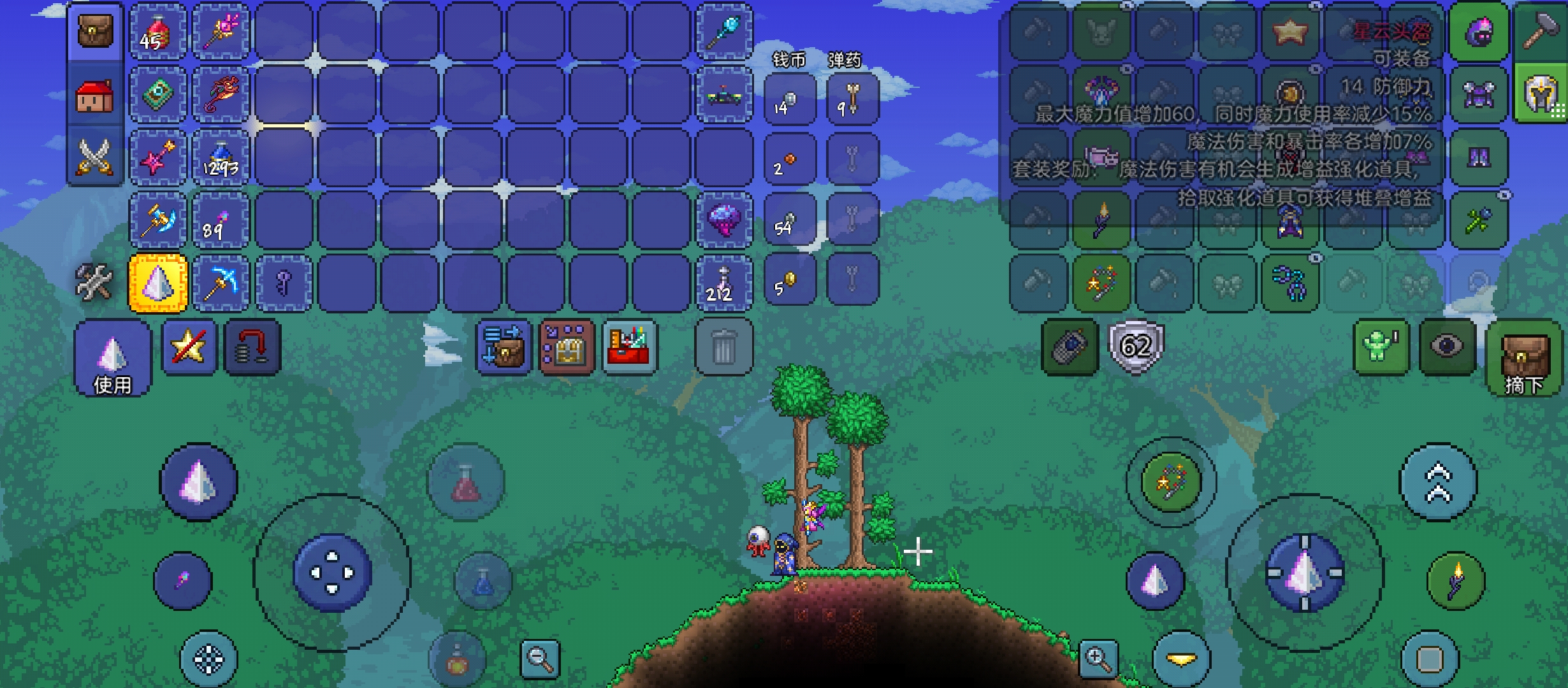Zoom in with the plus magnifier

(1098, 659)
